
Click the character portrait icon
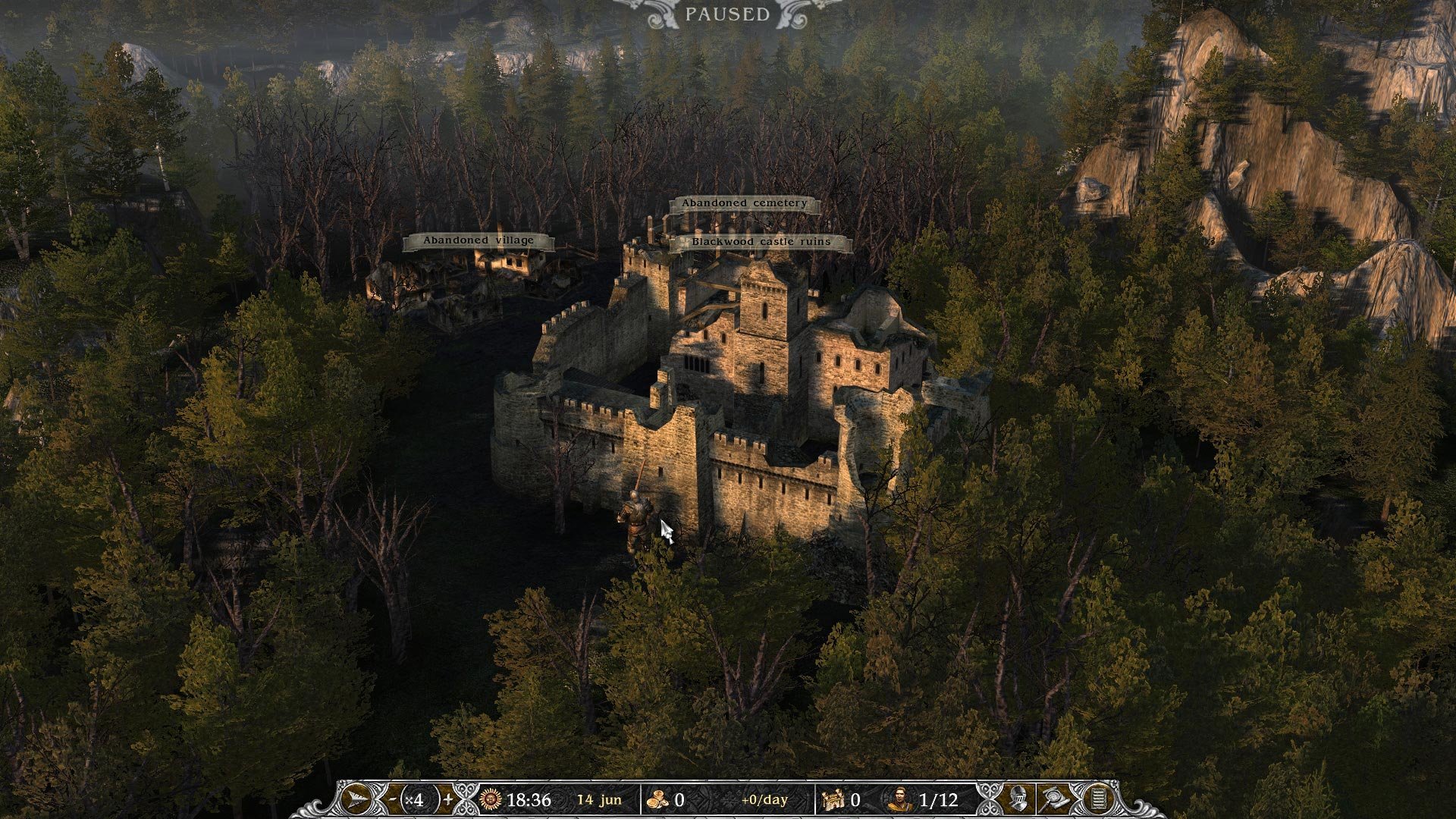click(899, 799)
